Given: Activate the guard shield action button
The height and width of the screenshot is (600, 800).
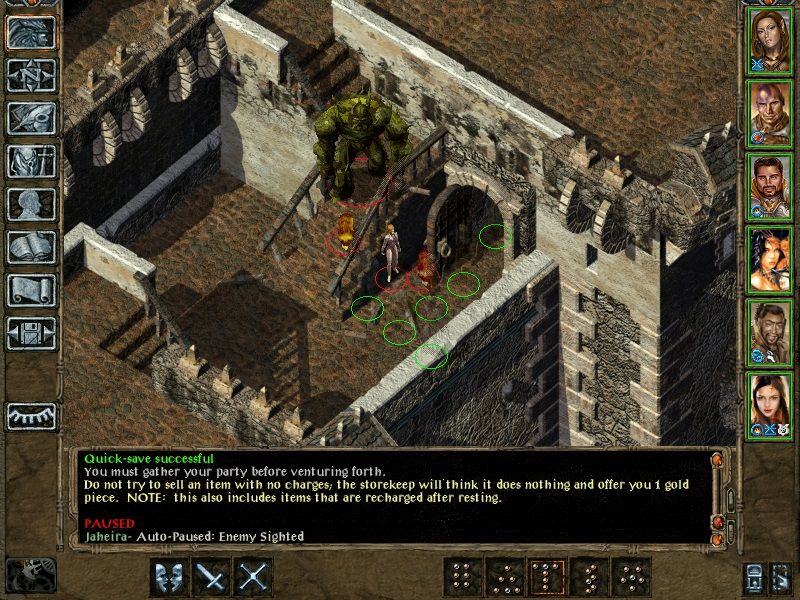Looking at the screenshot, I should pos(169,577).
